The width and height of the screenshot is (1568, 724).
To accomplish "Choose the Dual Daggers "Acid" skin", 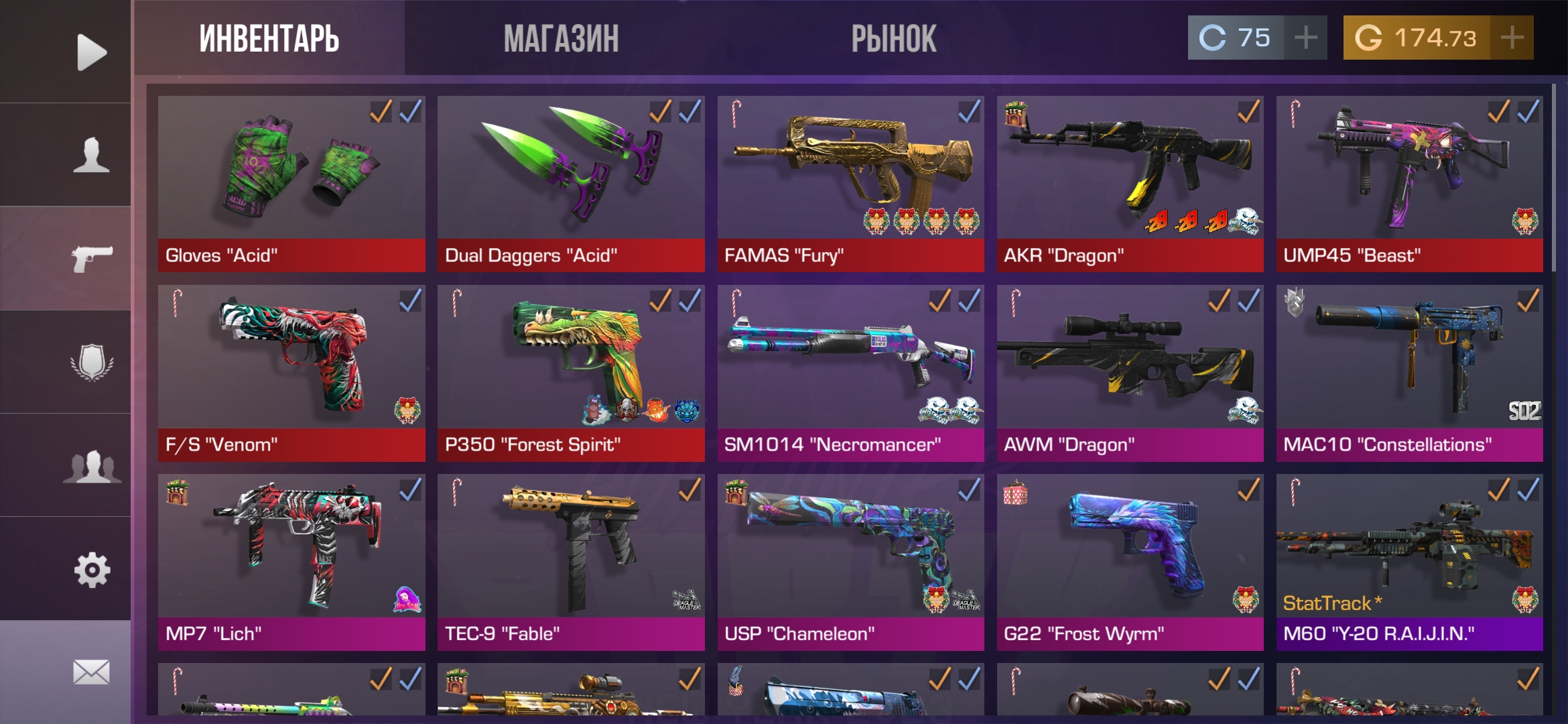I will coord(571,183).
